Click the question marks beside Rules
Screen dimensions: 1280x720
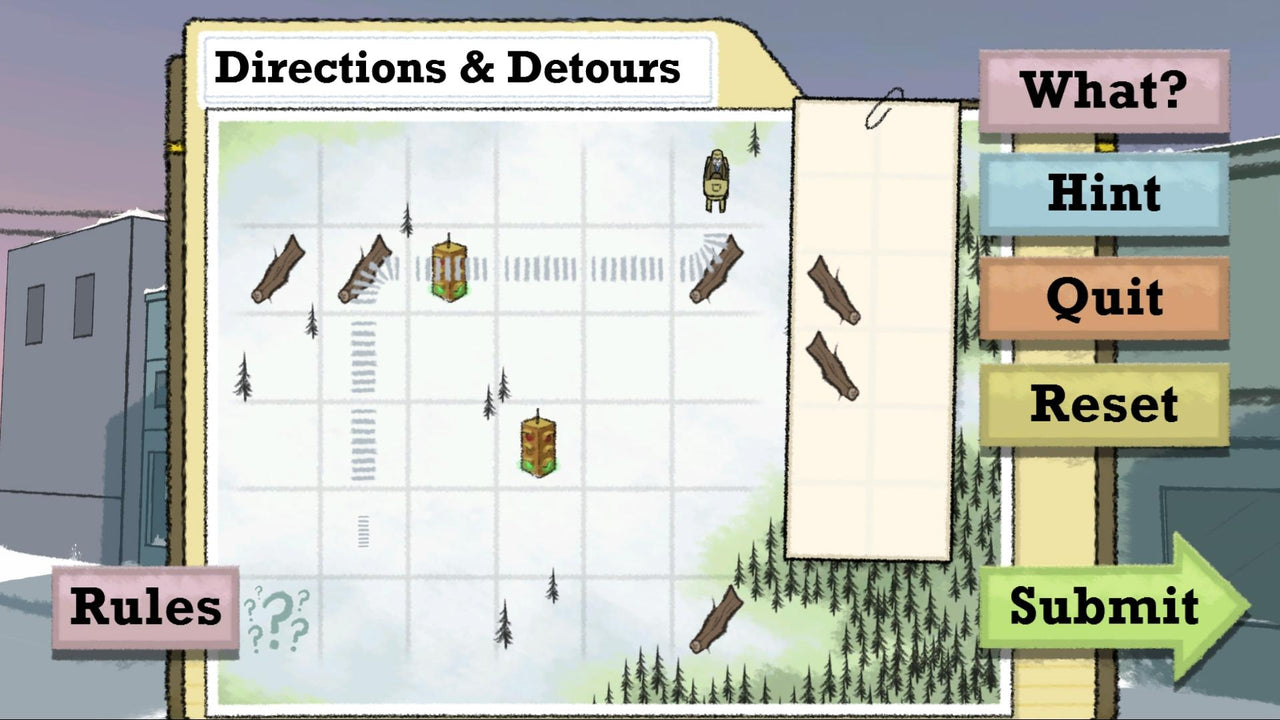pos(277,615)
